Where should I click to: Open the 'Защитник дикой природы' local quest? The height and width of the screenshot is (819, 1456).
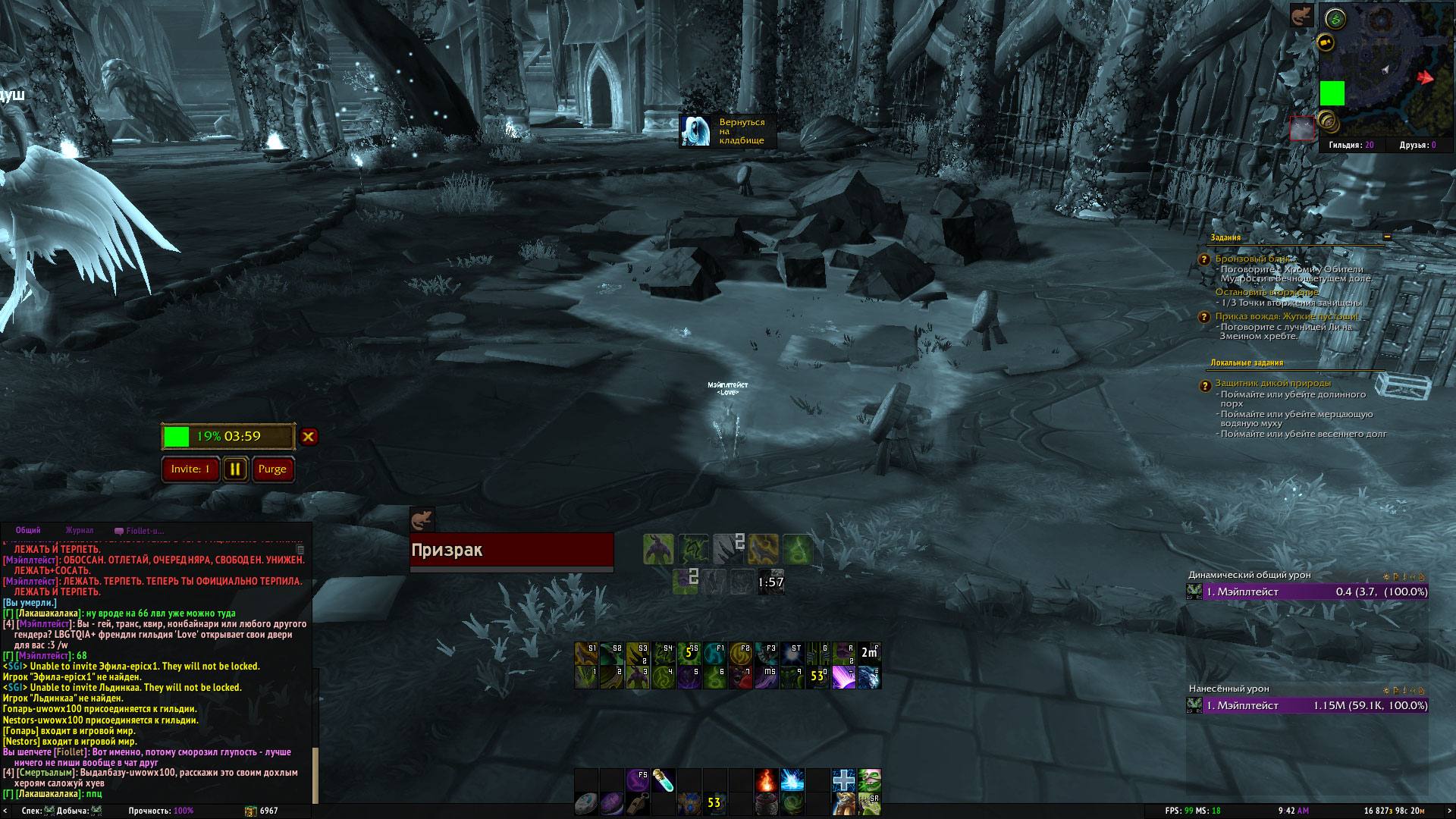point(1272,383)
